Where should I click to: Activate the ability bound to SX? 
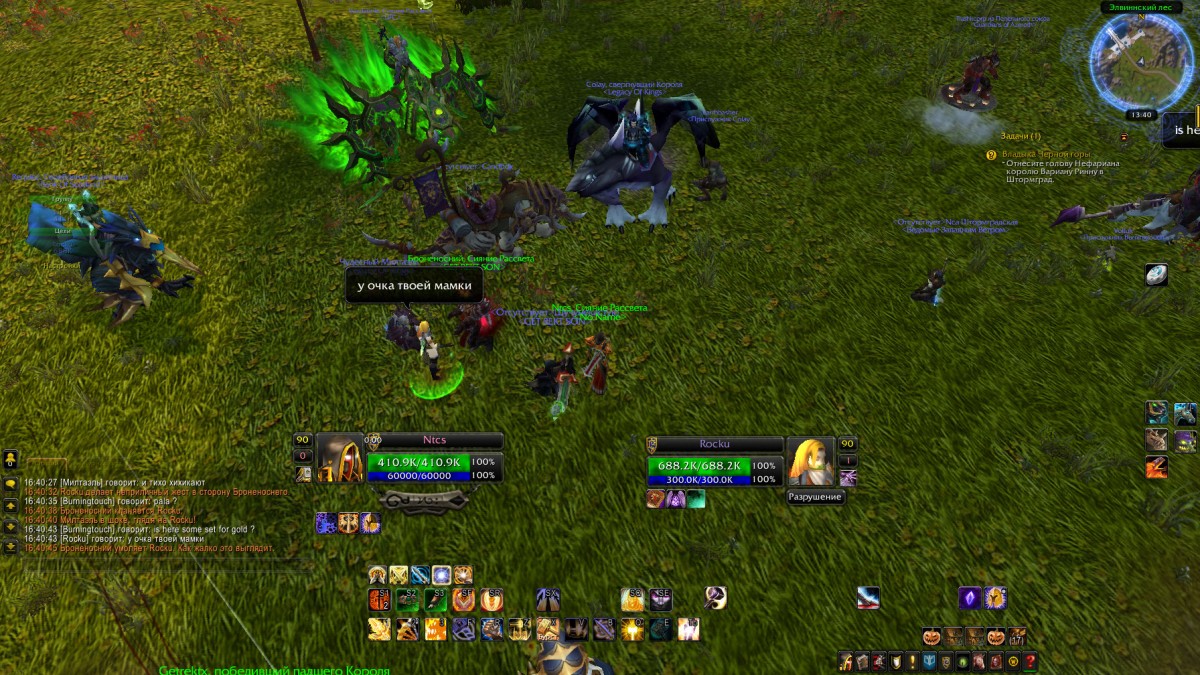(x=546, y=599)
